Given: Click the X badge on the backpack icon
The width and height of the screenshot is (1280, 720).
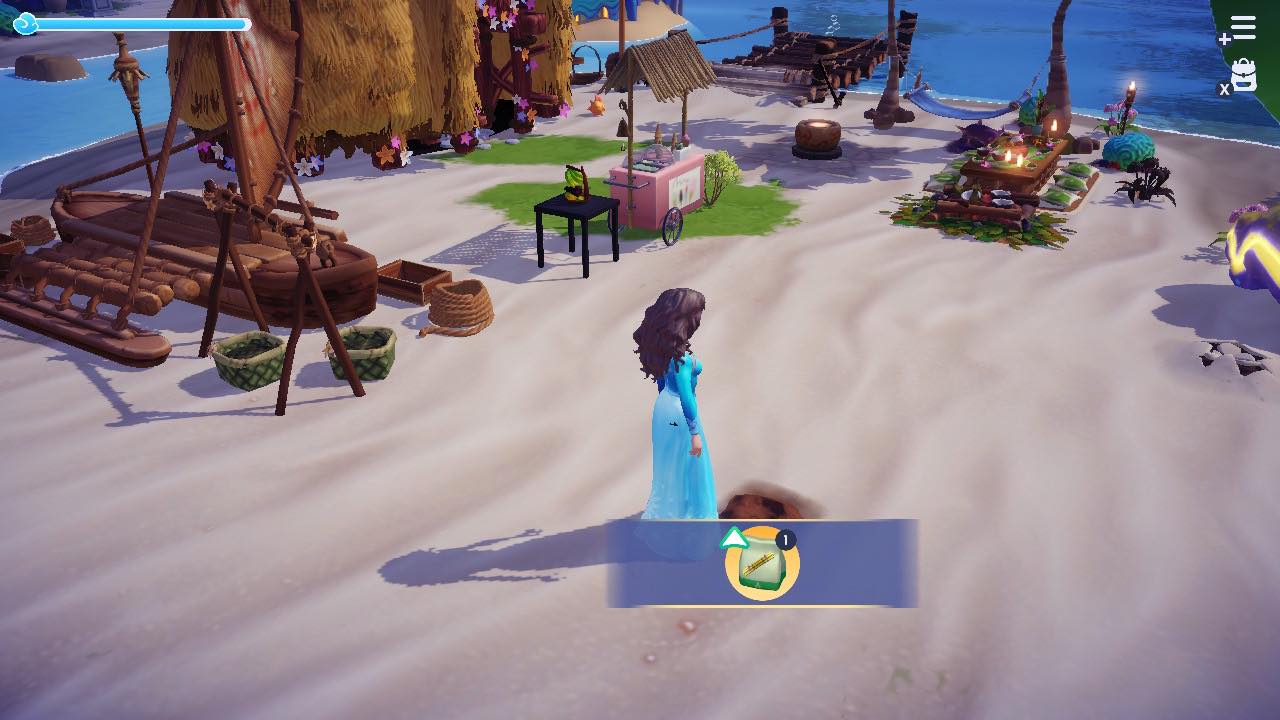Looking at the screenshot, I should pos(1224,88).
